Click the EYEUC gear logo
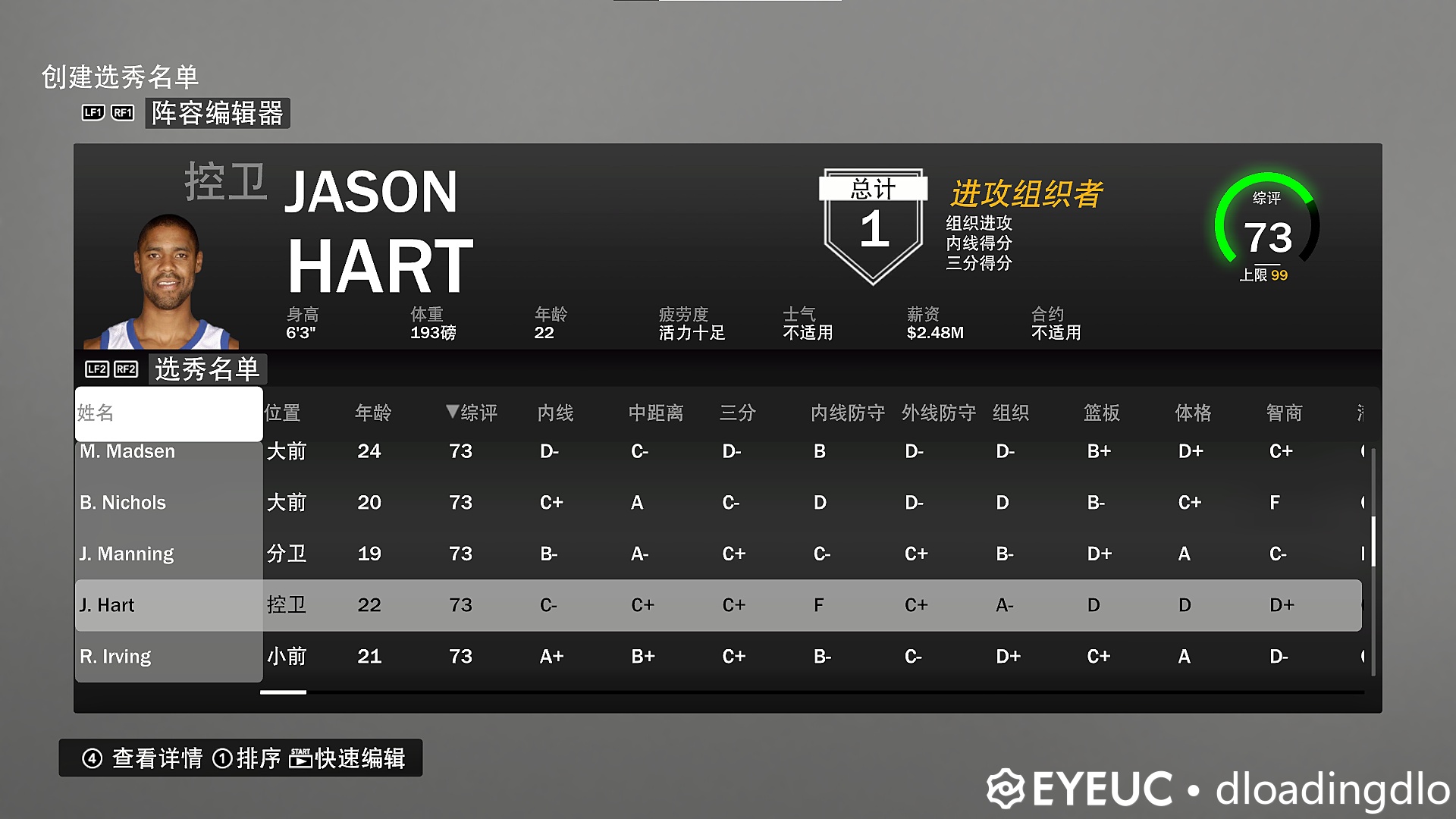Viewport: 1456px width, 819px height. click(1006, 789)
